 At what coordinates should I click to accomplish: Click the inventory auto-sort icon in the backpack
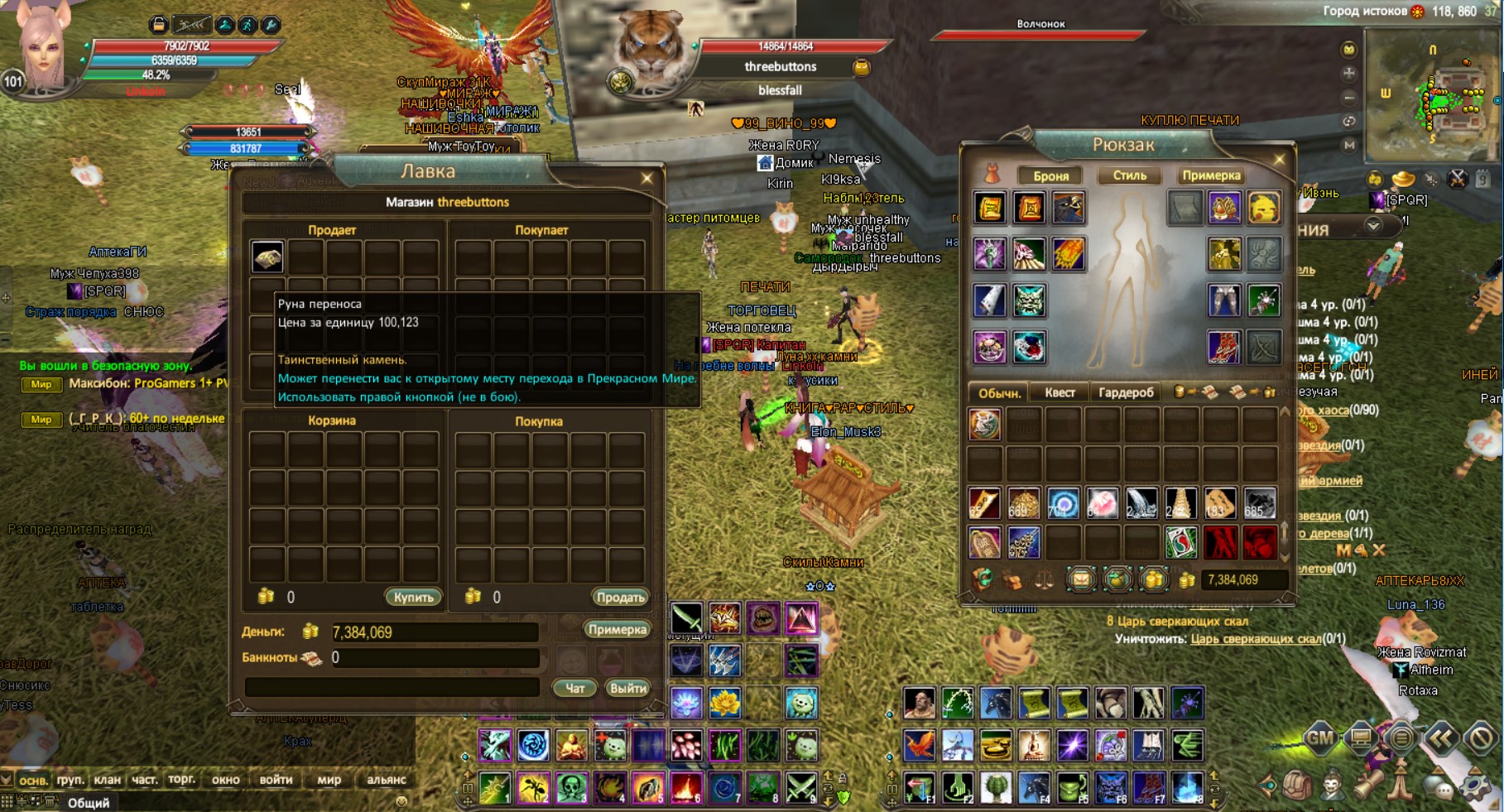click(982, 579)
